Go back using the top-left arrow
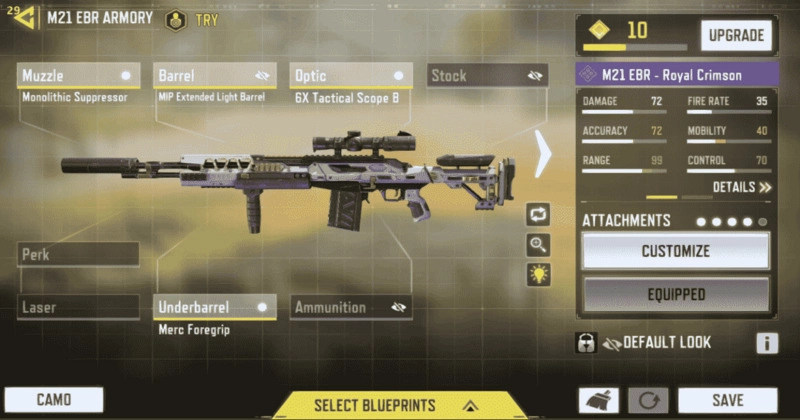800x420 pixels. click(24, 18)
